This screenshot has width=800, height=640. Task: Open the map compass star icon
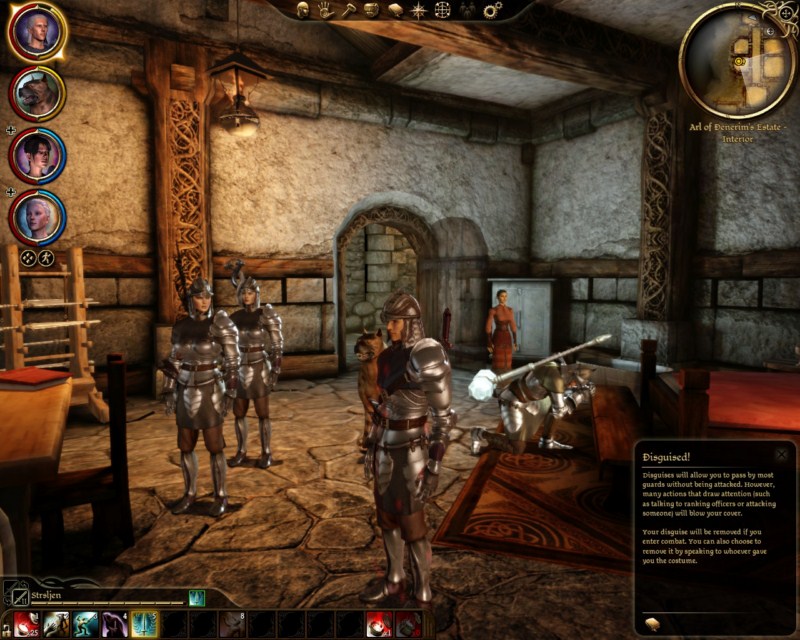tap(418, 10)
